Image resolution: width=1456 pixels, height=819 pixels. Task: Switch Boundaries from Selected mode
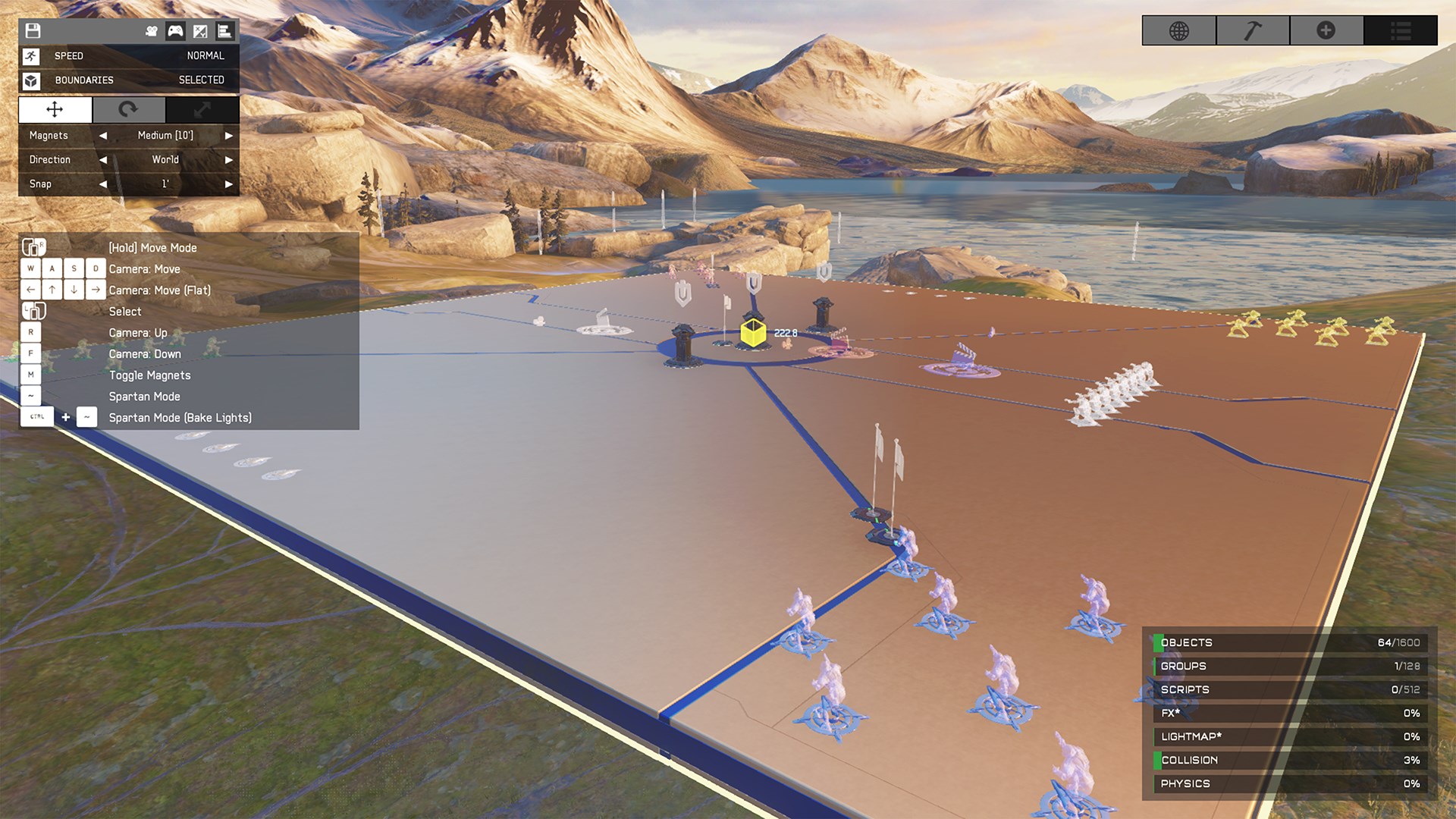tap(129, 80)
